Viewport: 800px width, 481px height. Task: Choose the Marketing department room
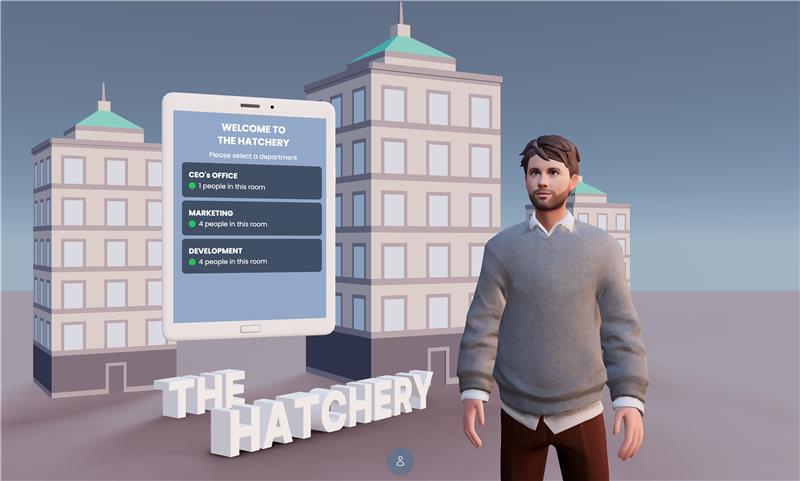pyautogui.click(x=251, y=218)
